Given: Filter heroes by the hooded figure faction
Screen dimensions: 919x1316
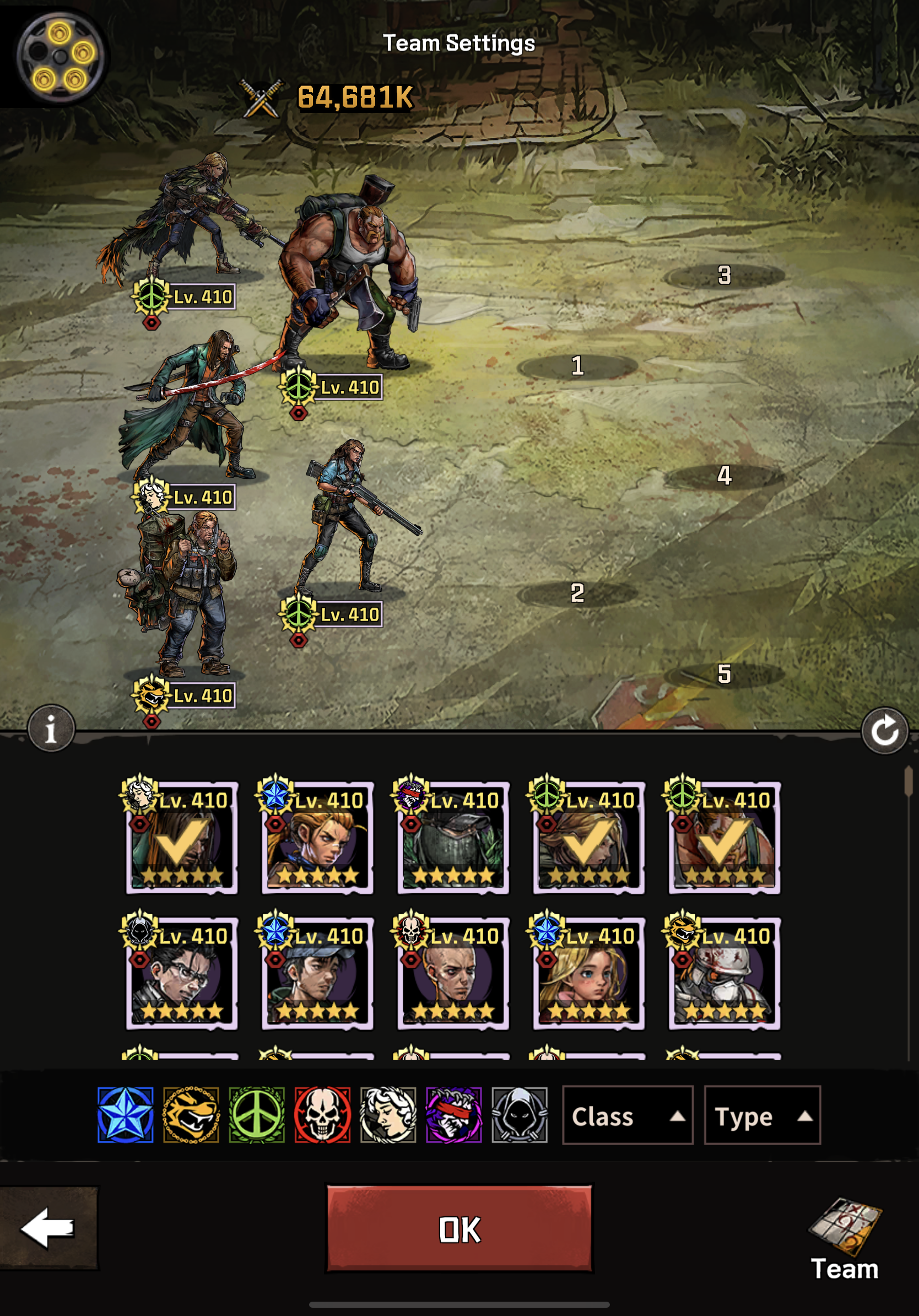Looking at the screenshot, I should click(x=519, y=1115).
